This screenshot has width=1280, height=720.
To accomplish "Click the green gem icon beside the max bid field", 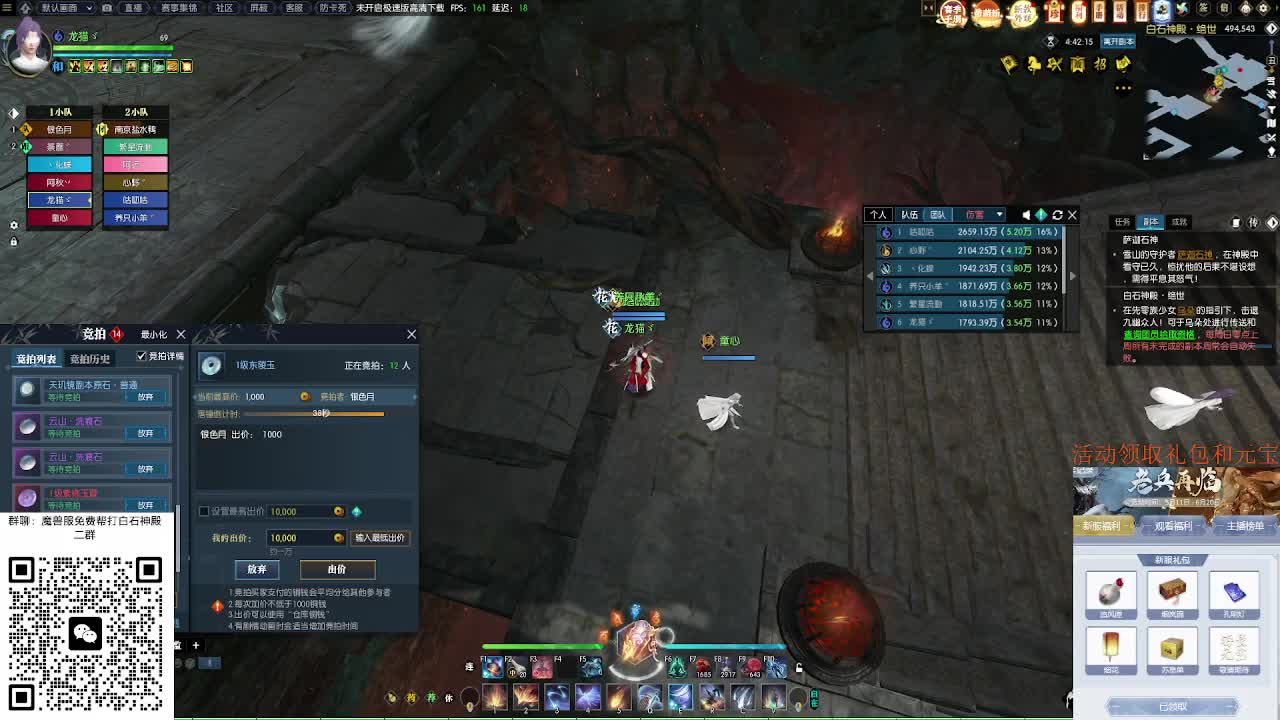I will [x=357, y=511].
